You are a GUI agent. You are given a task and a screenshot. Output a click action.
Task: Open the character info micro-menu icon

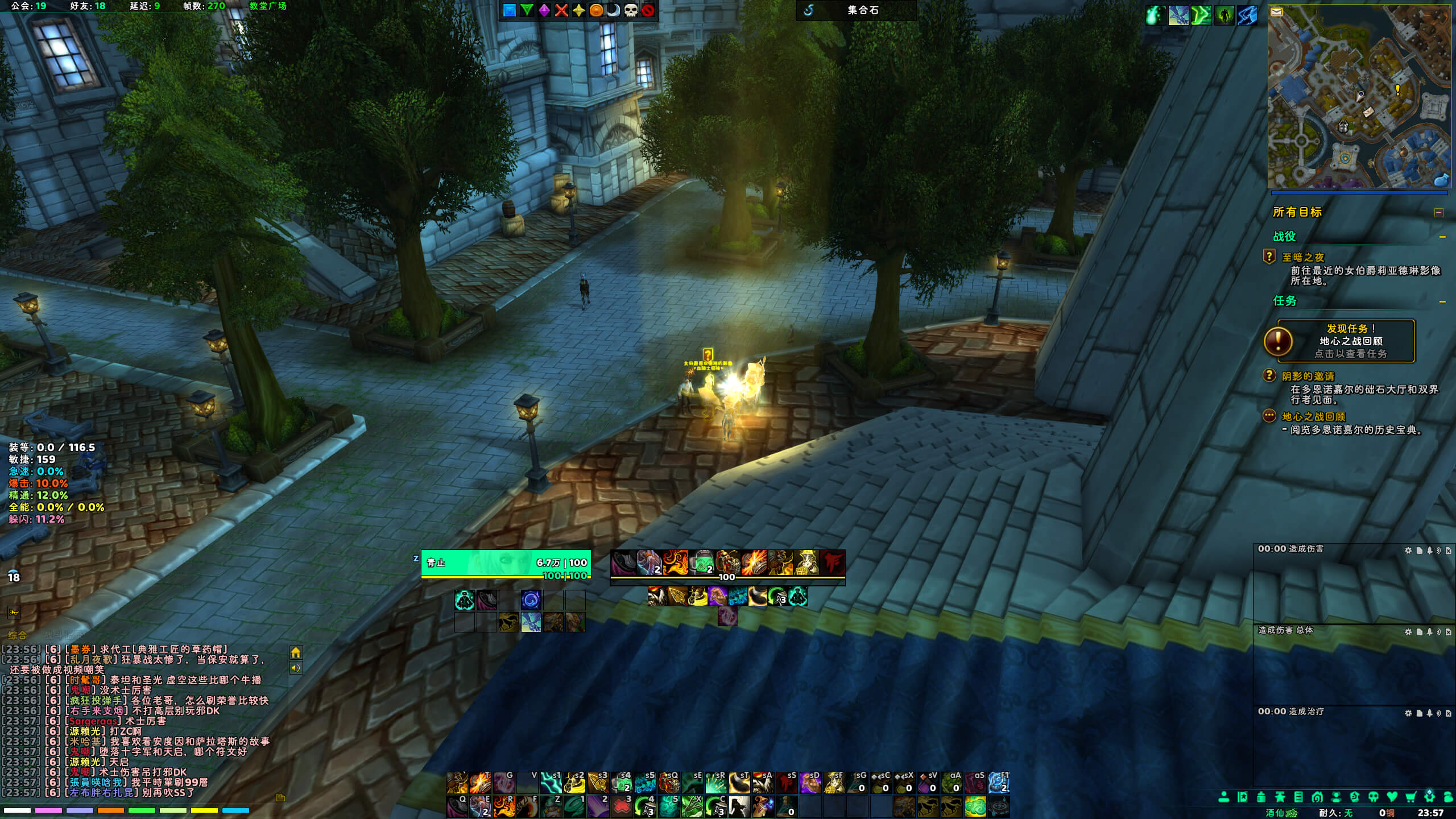[1223, 797]
